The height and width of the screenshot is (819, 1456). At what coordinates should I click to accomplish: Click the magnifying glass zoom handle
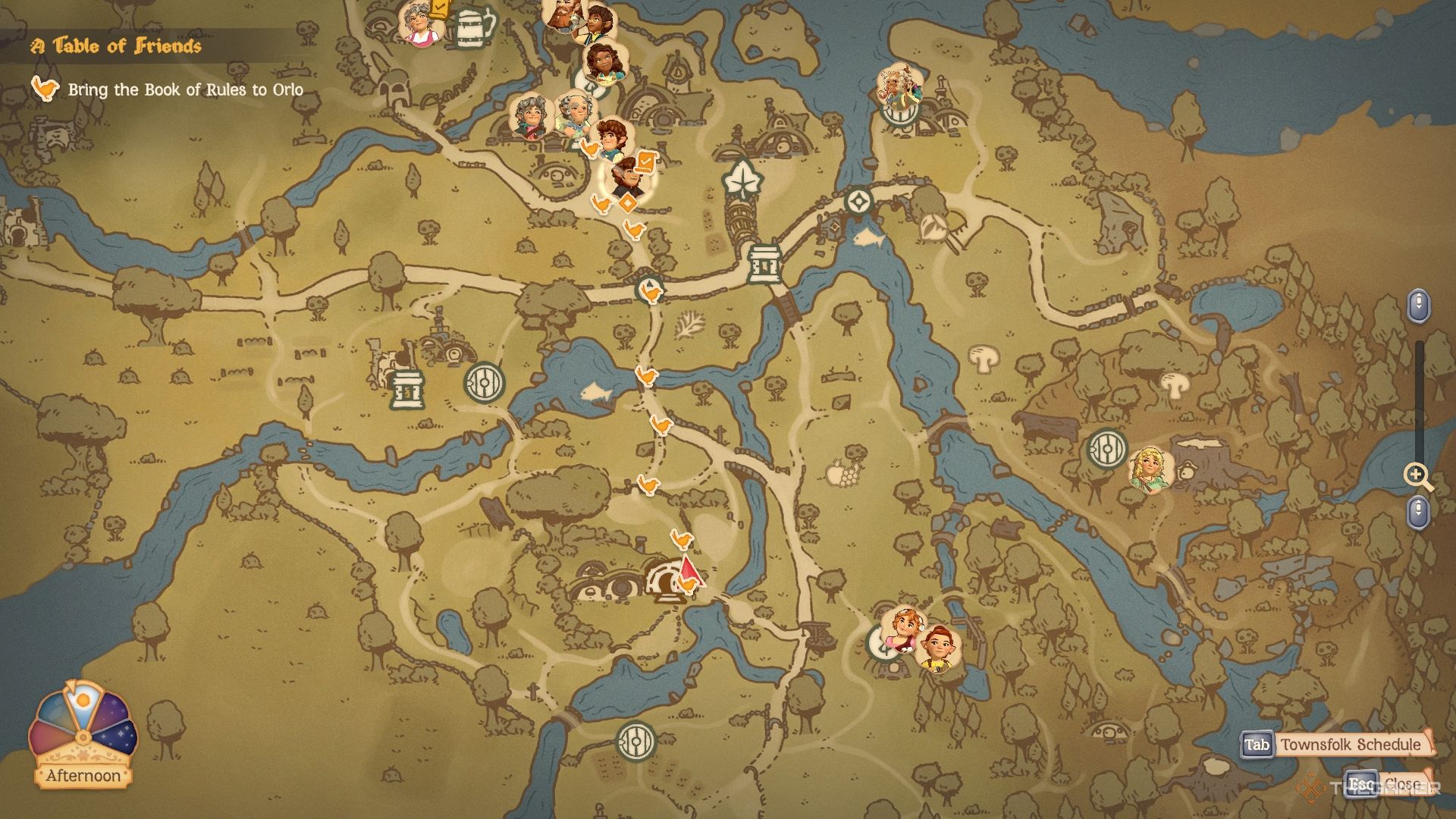pyautogui.click(x=1417, y=476)
